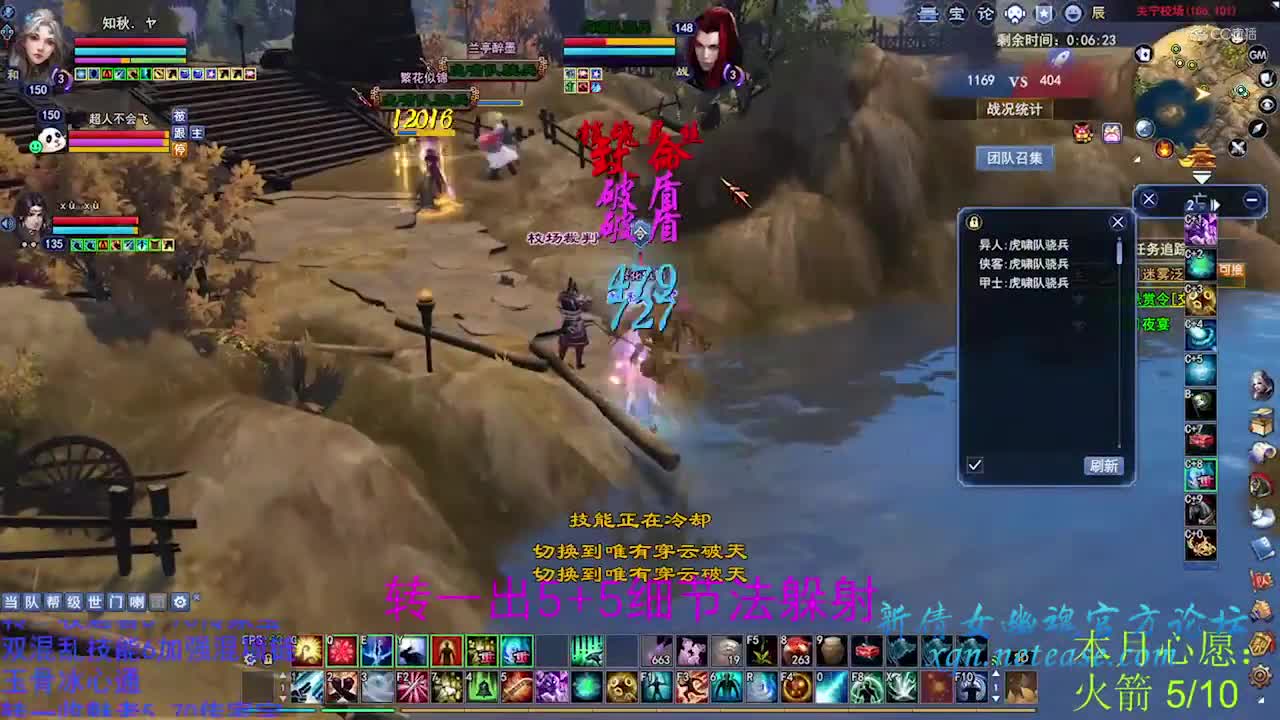1280x720 pixels.
Task: Switch to the 当队 chat tab
Action: click(20, 602)
